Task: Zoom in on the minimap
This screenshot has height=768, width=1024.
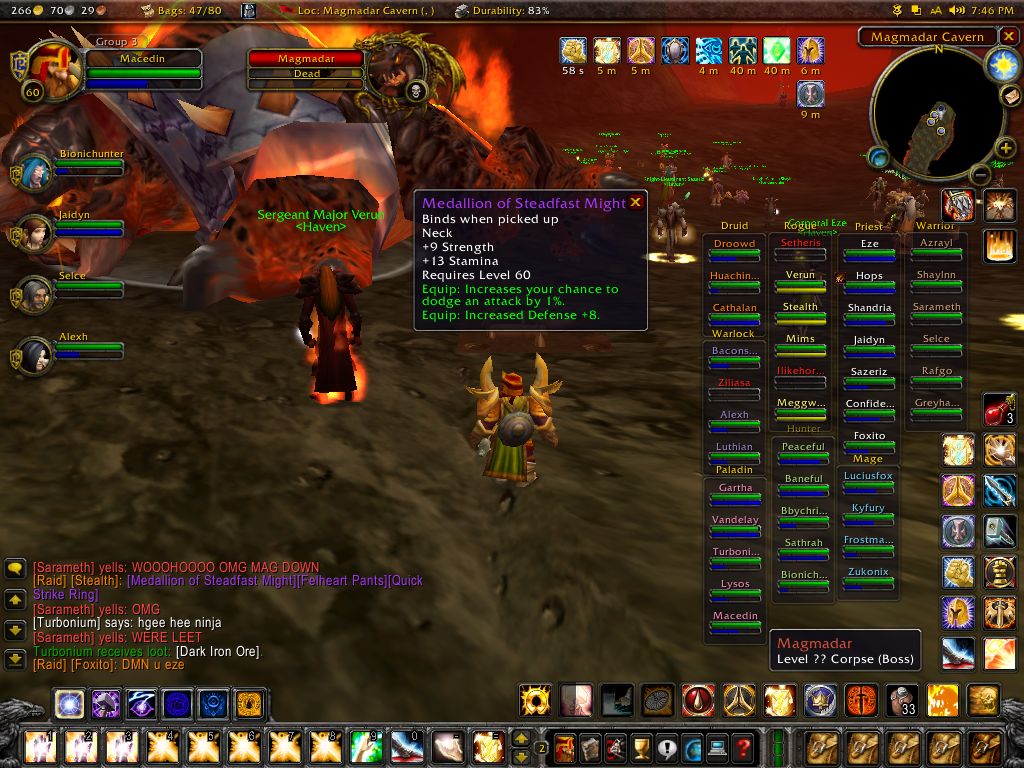Action: click(1006, 149)
